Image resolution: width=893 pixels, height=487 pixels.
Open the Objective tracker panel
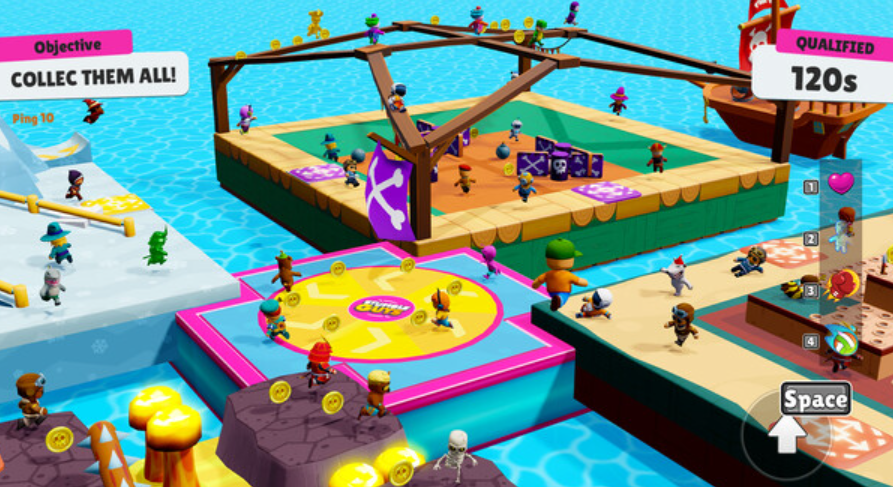coord(94,64)
